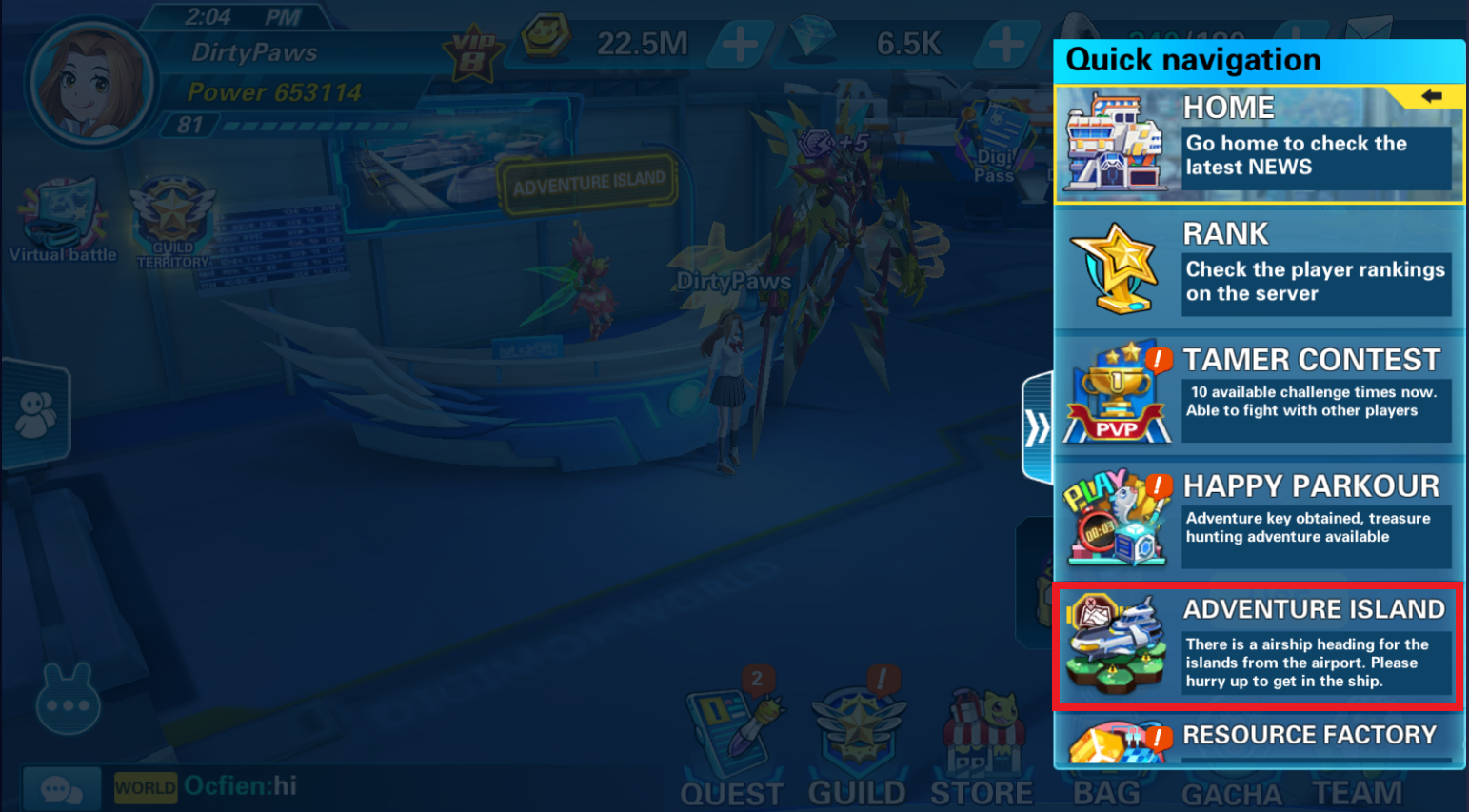This screenshot has height=812, width=1469.
Task: Collapse the Quick navigation panel arrow tab
Action: (x=1037, y=427)
